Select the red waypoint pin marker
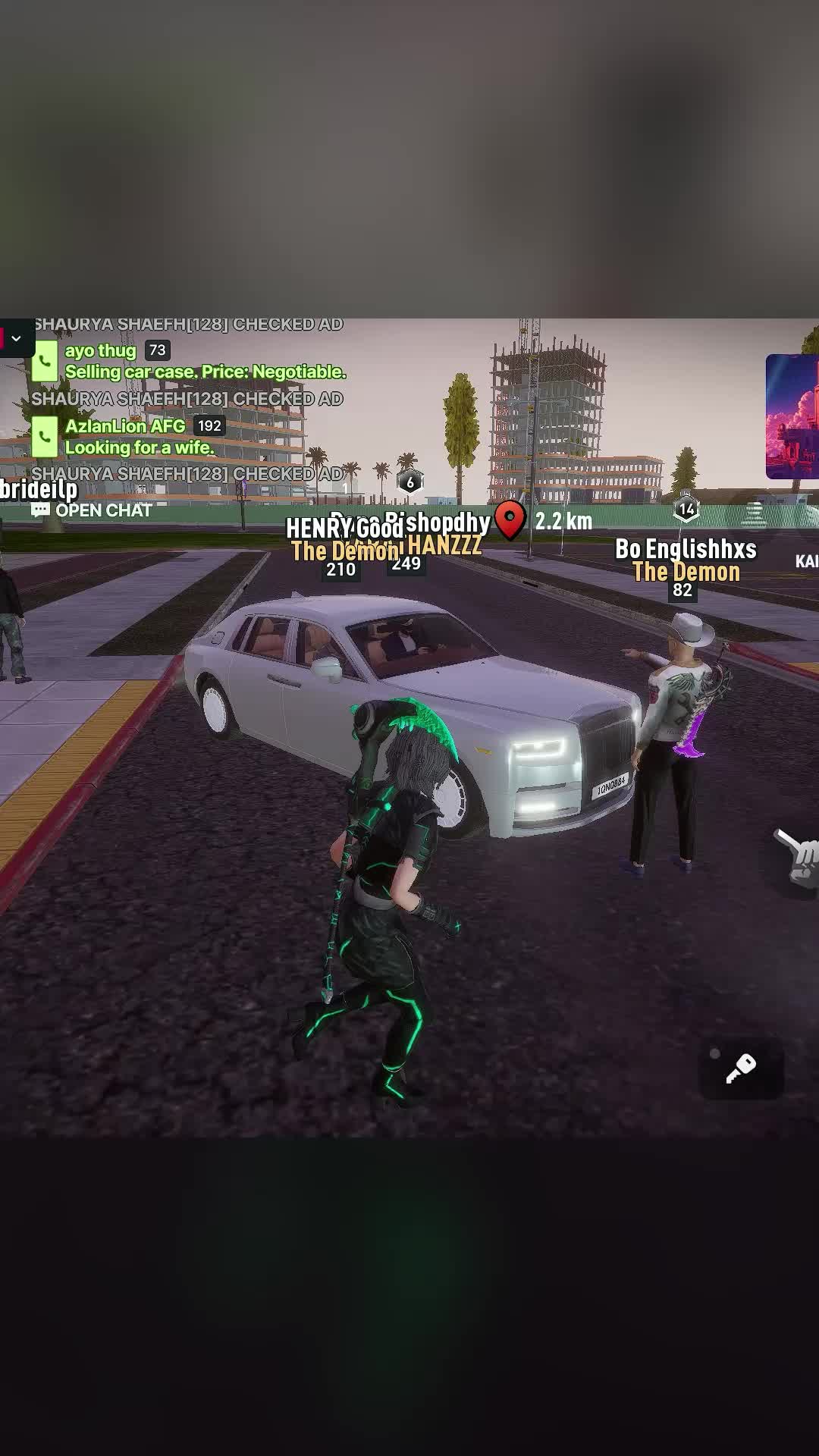Image resolution: width=819 pixels, height=1456 pixels. coord(510,519)
